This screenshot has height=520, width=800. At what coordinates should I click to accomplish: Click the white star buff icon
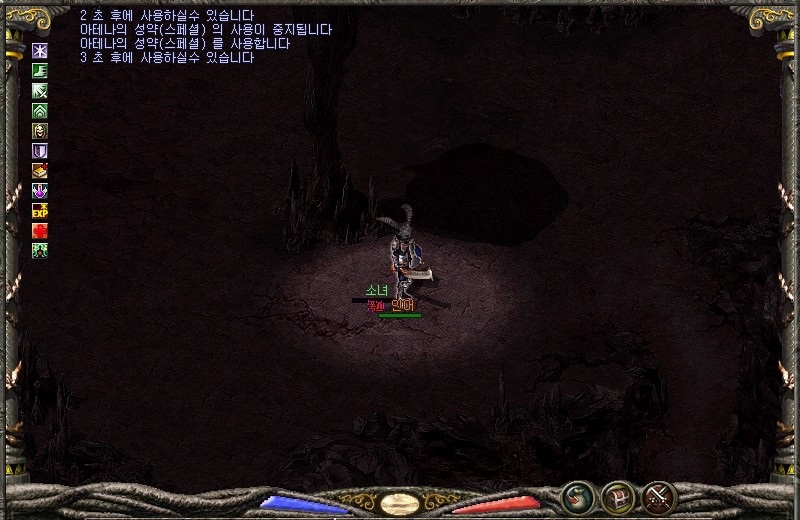click(x=40, y=50)
